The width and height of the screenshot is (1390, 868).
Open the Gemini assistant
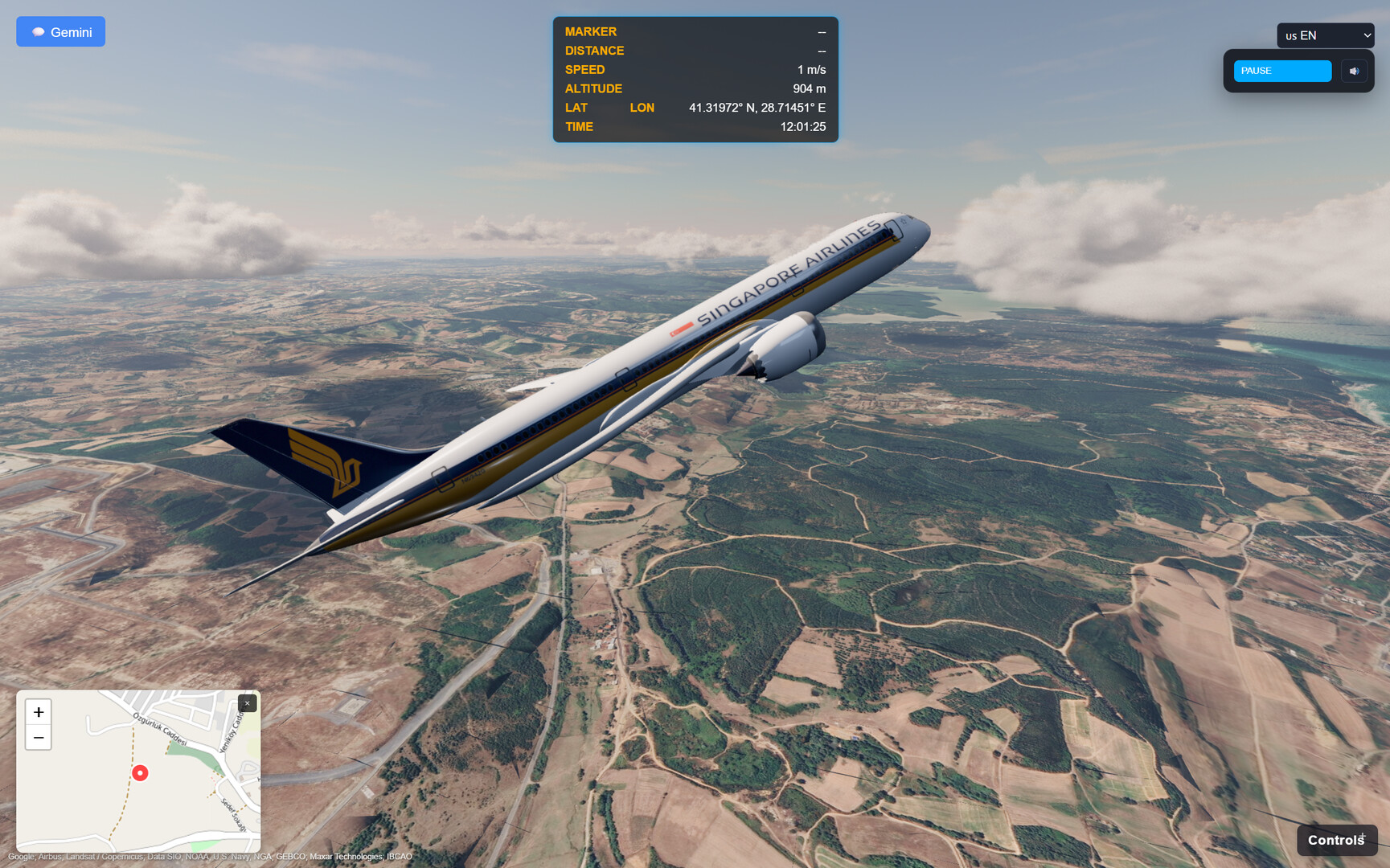point(60,31)
